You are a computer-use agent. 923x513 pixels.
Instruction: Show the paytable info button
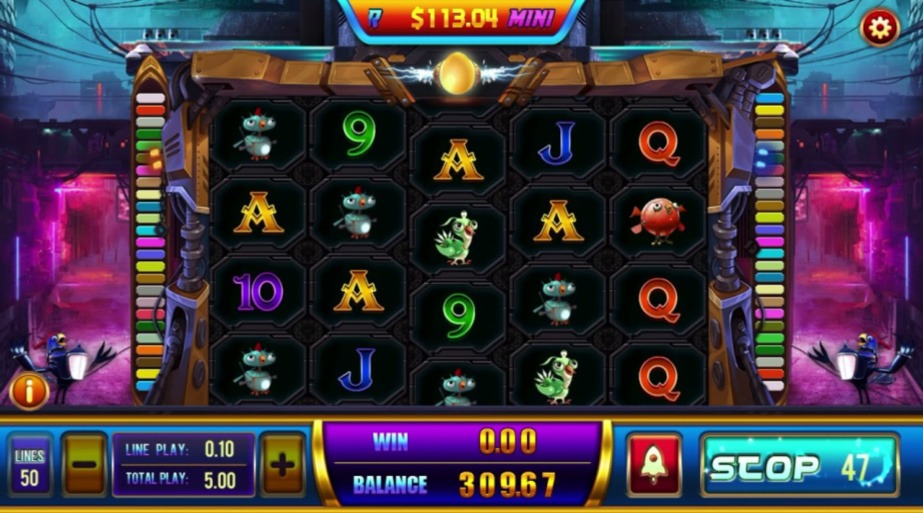tap(29, 391)
